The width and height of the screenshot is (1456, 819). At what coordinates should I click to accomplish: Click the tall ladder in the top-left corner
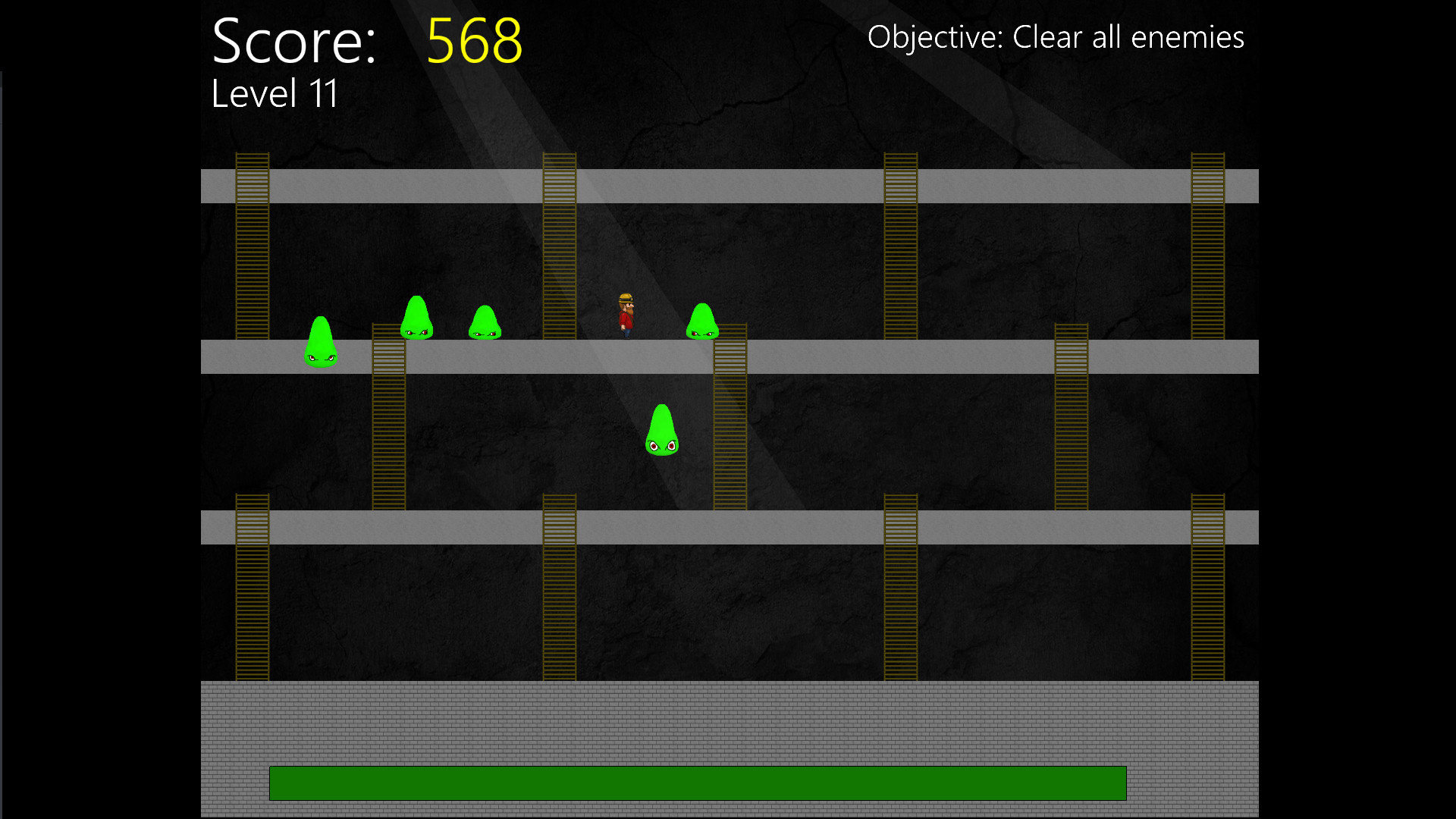coord(253,243)
